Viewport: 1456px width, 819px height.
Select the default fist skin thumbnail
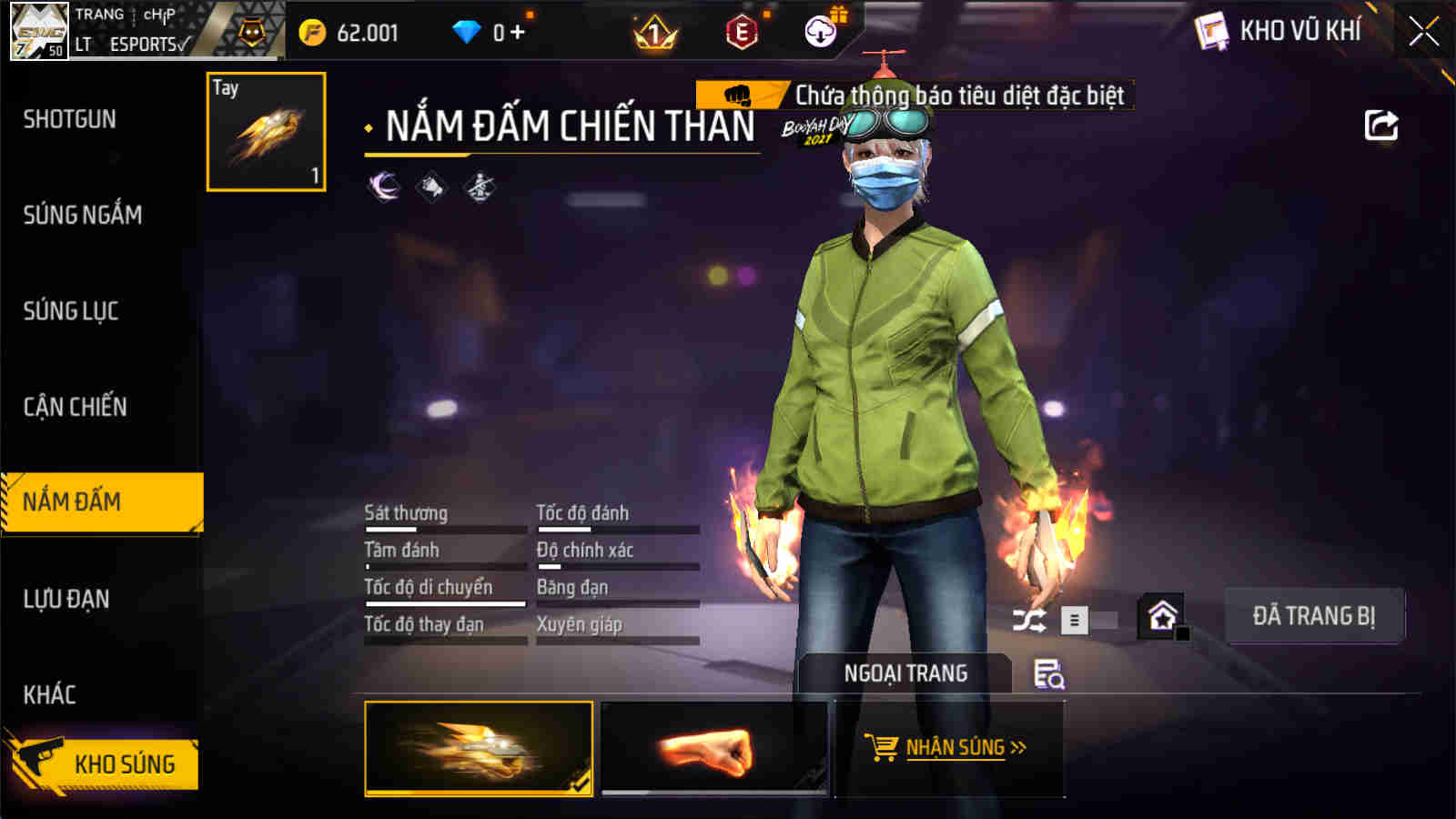(714, 749)
